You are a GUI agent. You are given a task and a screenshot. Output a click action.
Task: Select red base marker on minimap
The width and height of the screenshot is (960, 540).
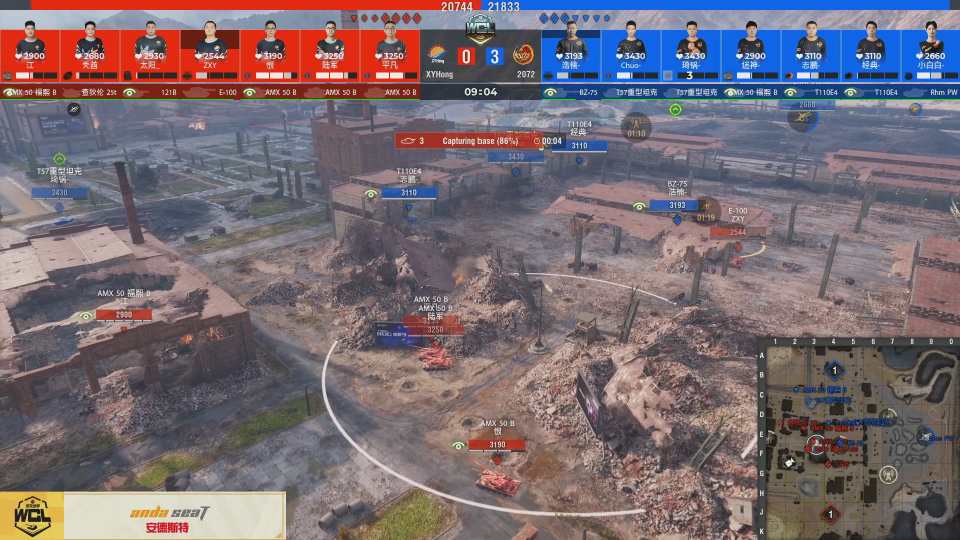click(829, 514)
